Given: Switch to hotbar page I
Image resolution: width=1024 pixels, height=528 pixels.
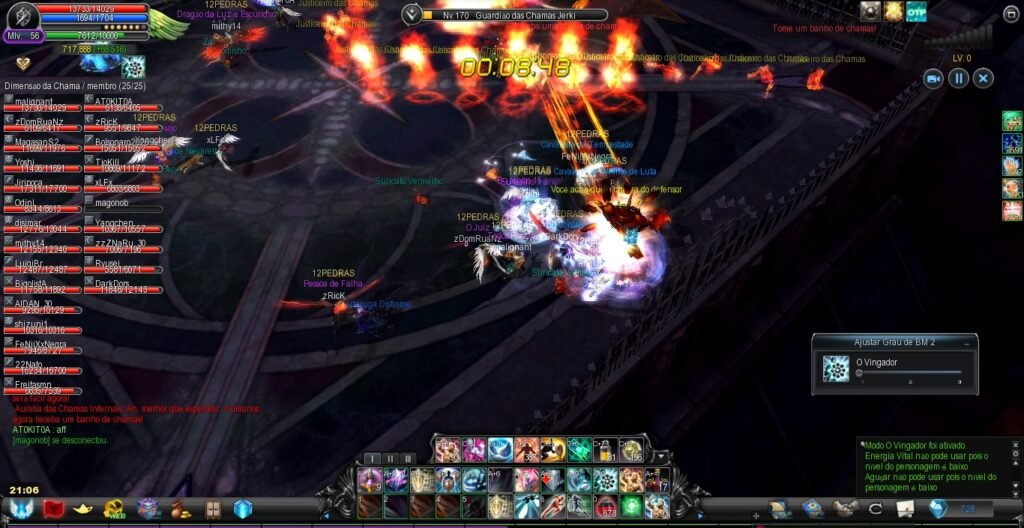Looking at the screenshot, I should (371, 458).
